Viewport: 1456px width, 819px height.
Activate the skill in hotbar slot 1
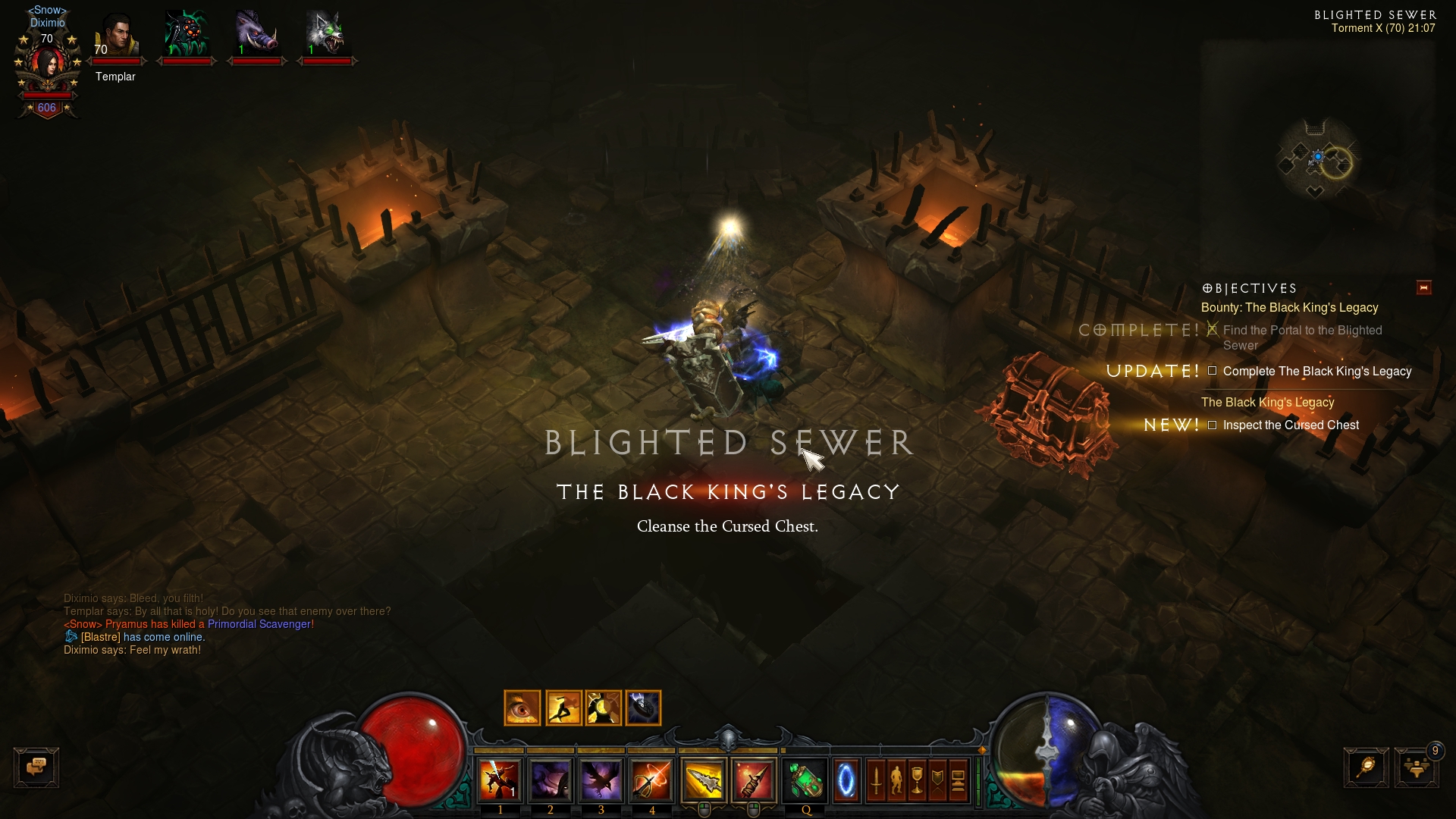point(500,780)
